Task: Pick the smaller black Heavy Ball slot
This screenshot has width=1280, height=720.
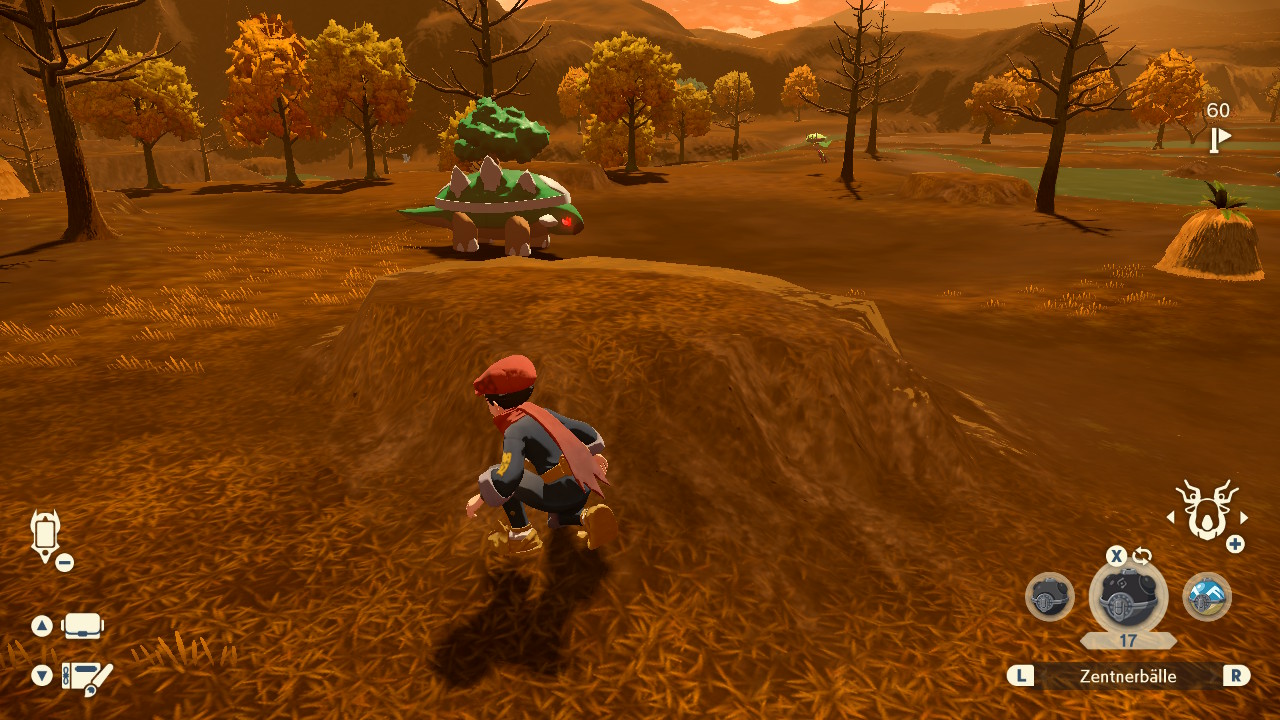Action: [1050, 597]
